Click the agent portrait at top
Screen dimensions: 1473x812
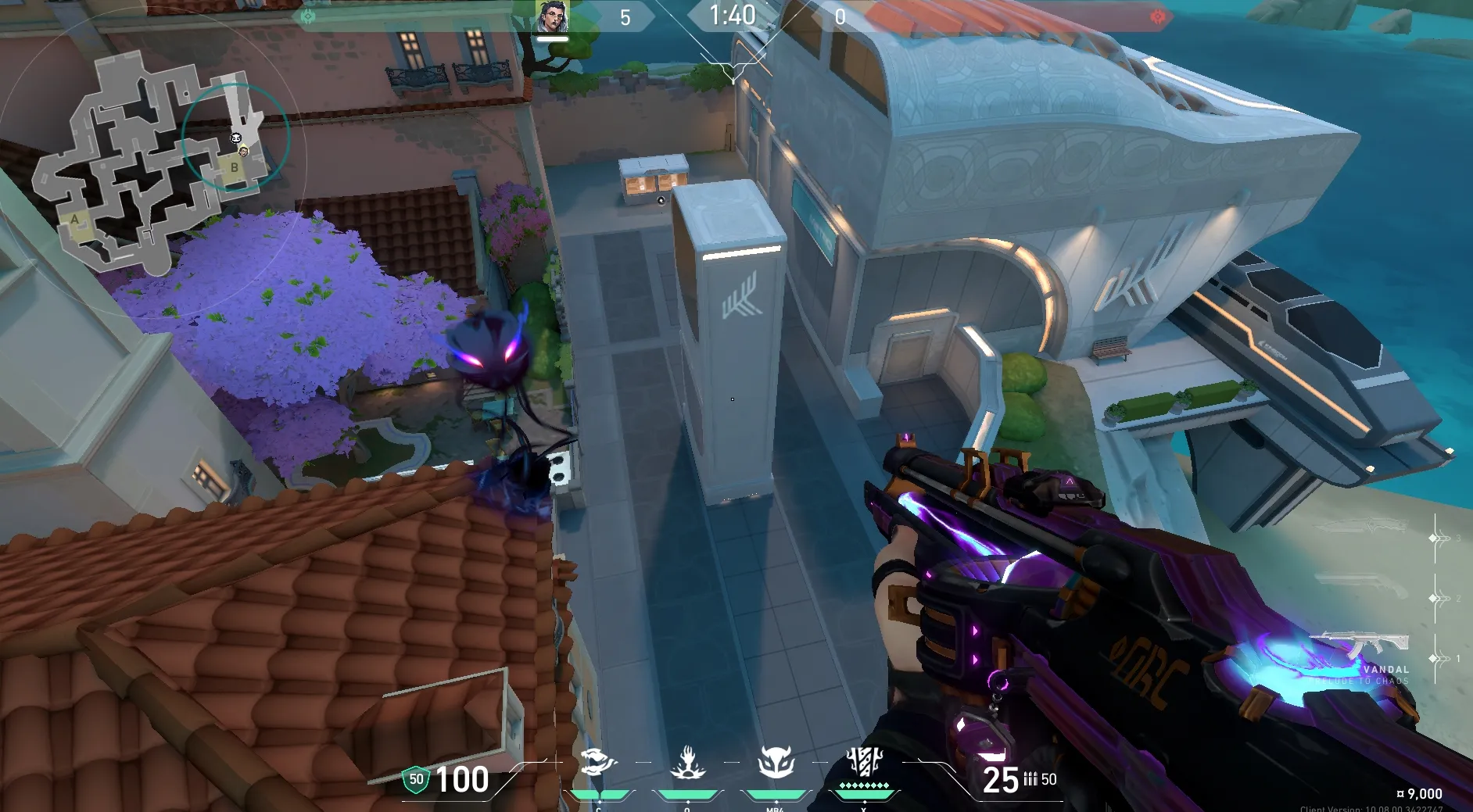click(x=552, y=17)
